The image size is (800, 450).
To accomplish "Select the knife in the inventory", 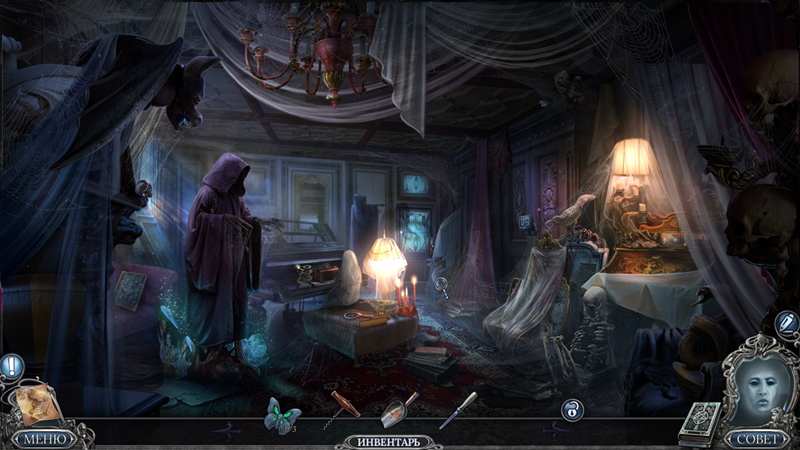I will (458, 410).
